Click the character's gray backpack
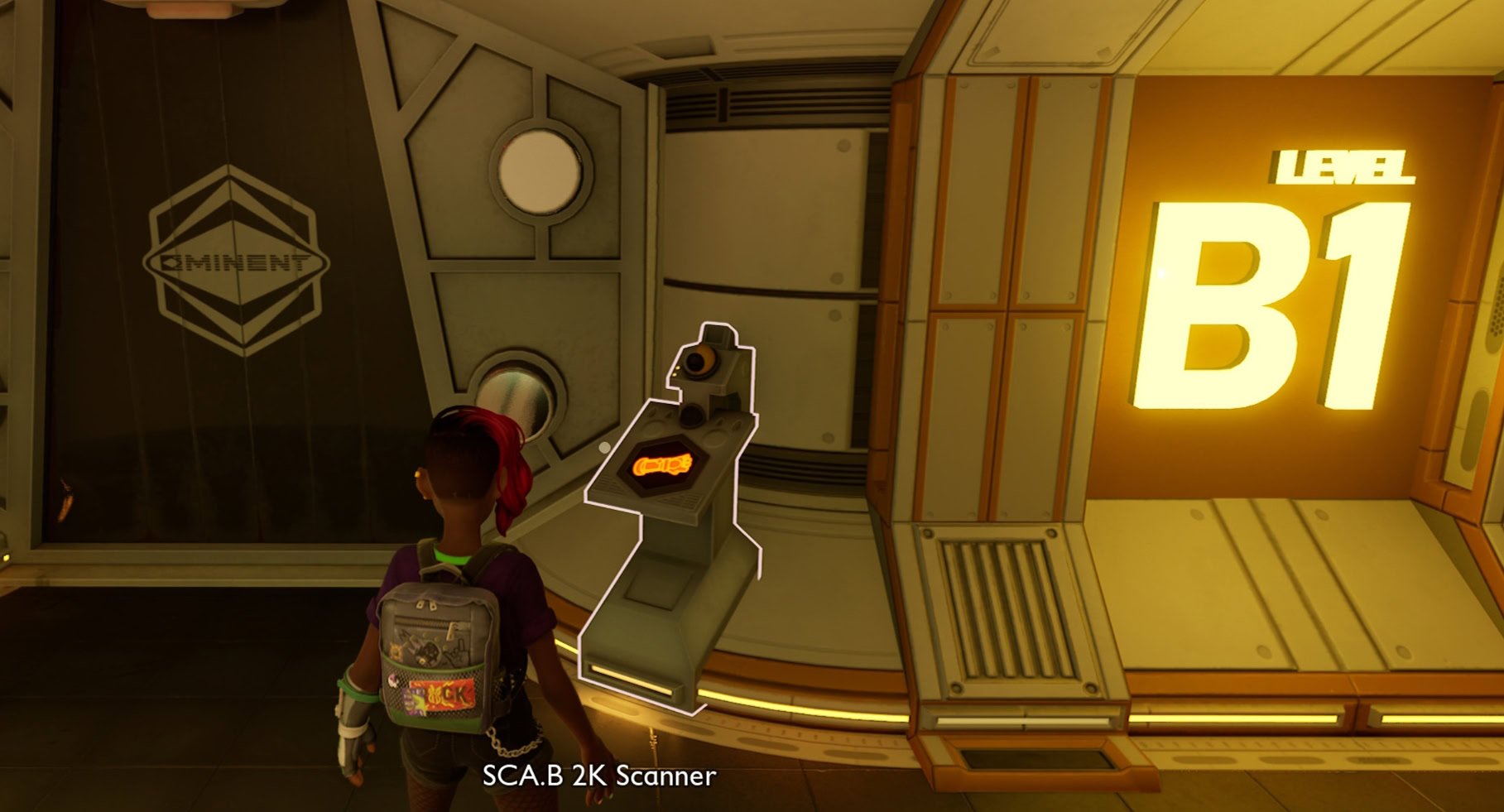Image resolution: width=1504 pixels, height=812 pixels. (440, 654)
